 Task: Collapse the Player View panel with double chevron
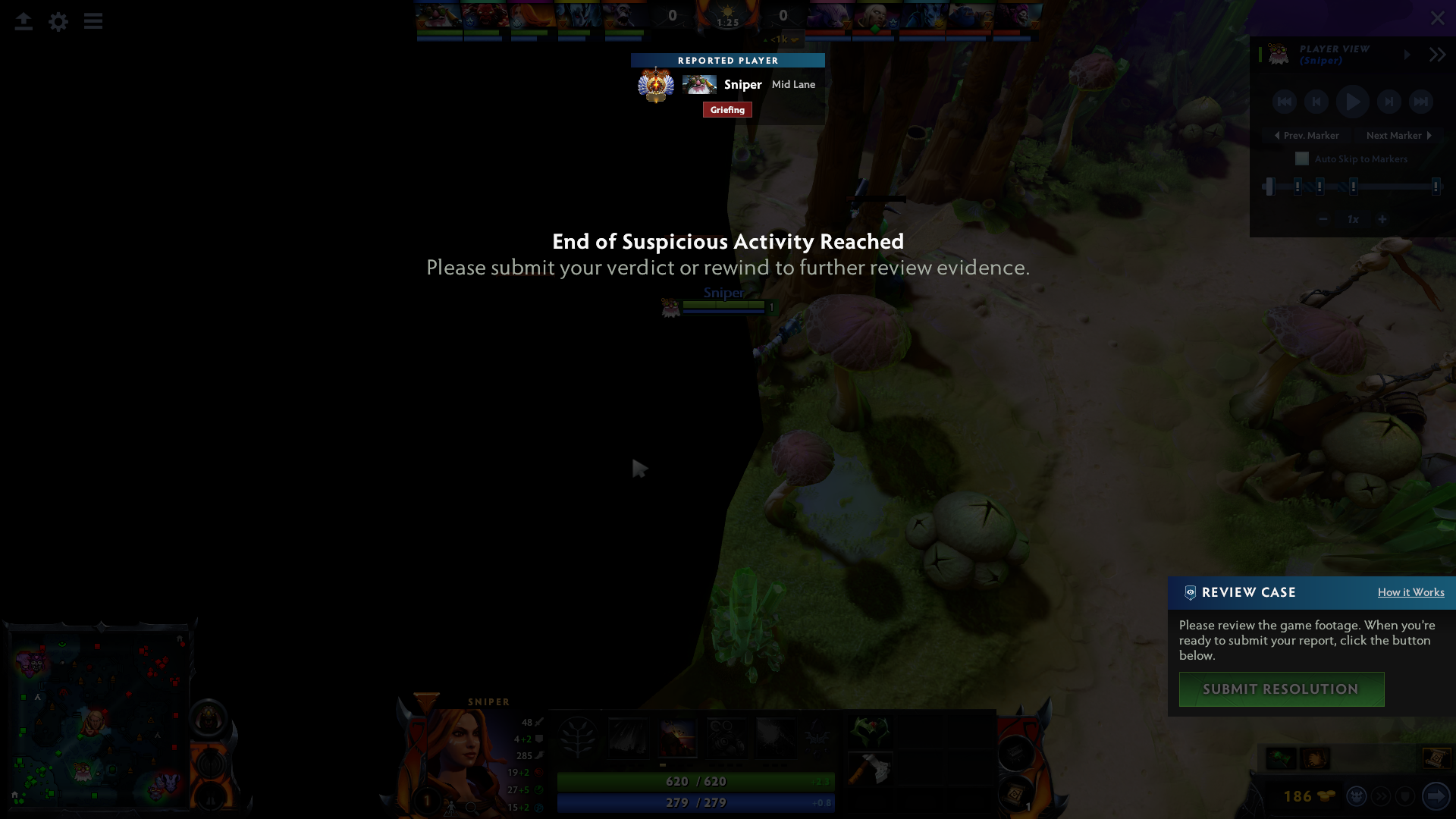tap(1437, 54)
